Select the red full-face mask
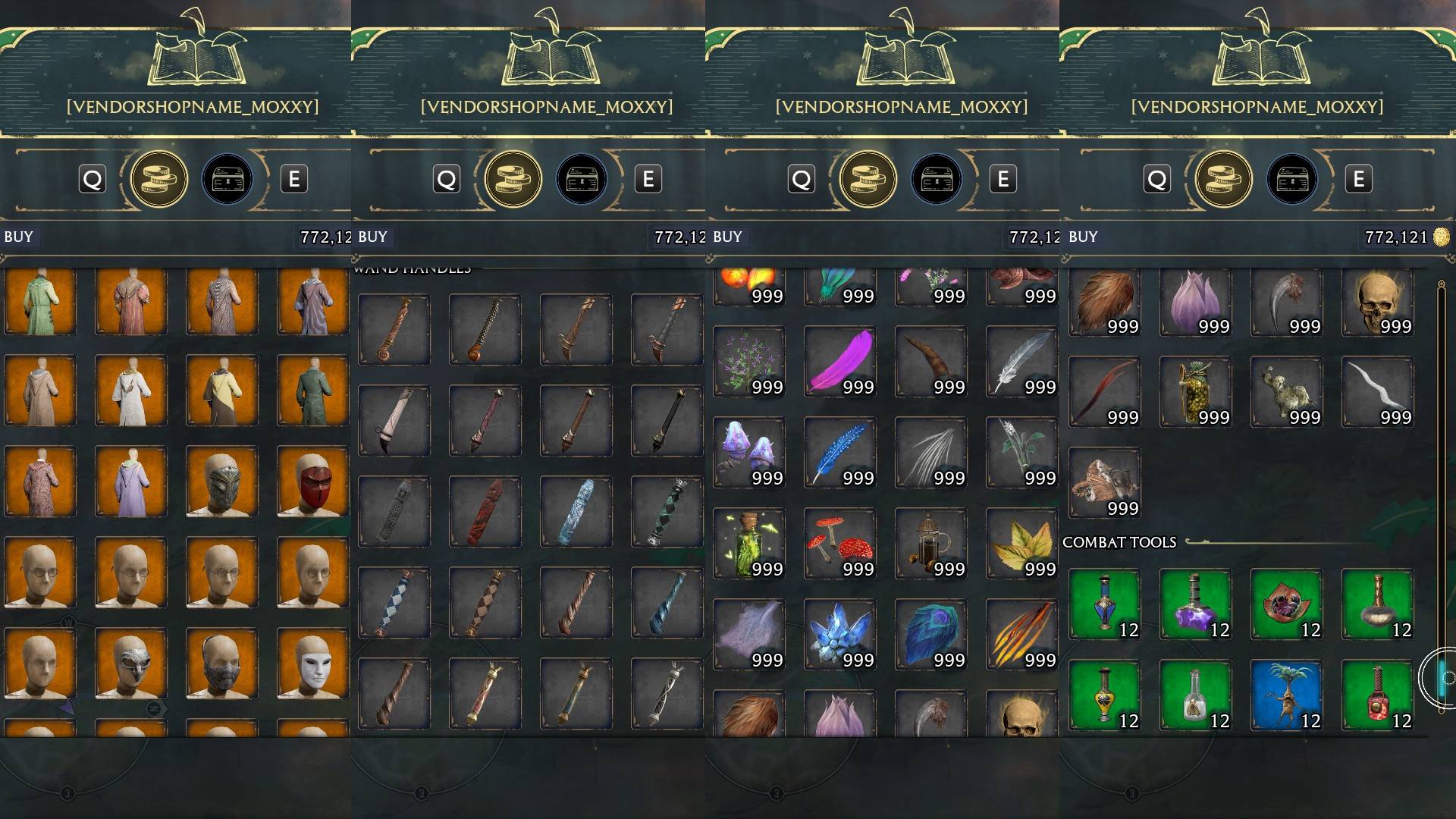 (x=312, y=482)
